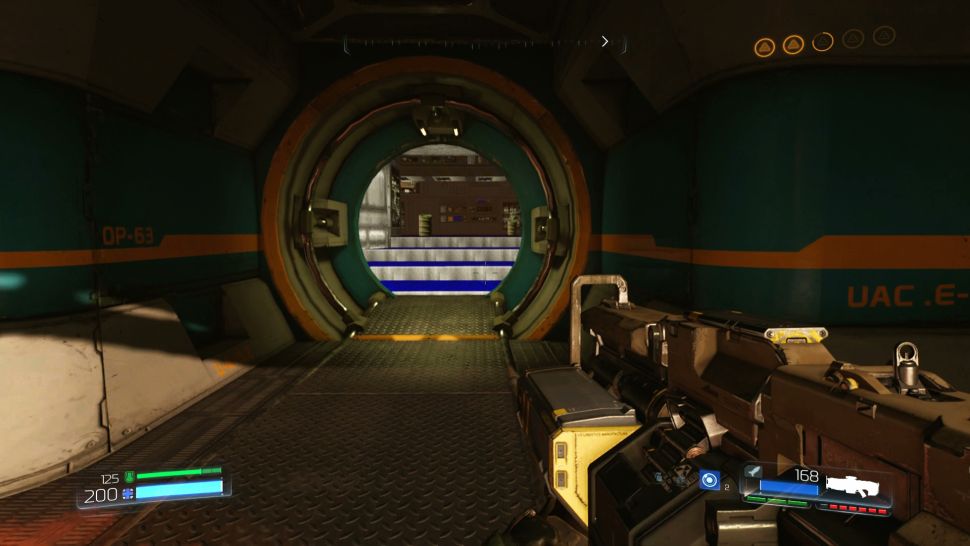Click the blue circular equipment icon
This screenshot has height=546, width=970.
[709, 481]
